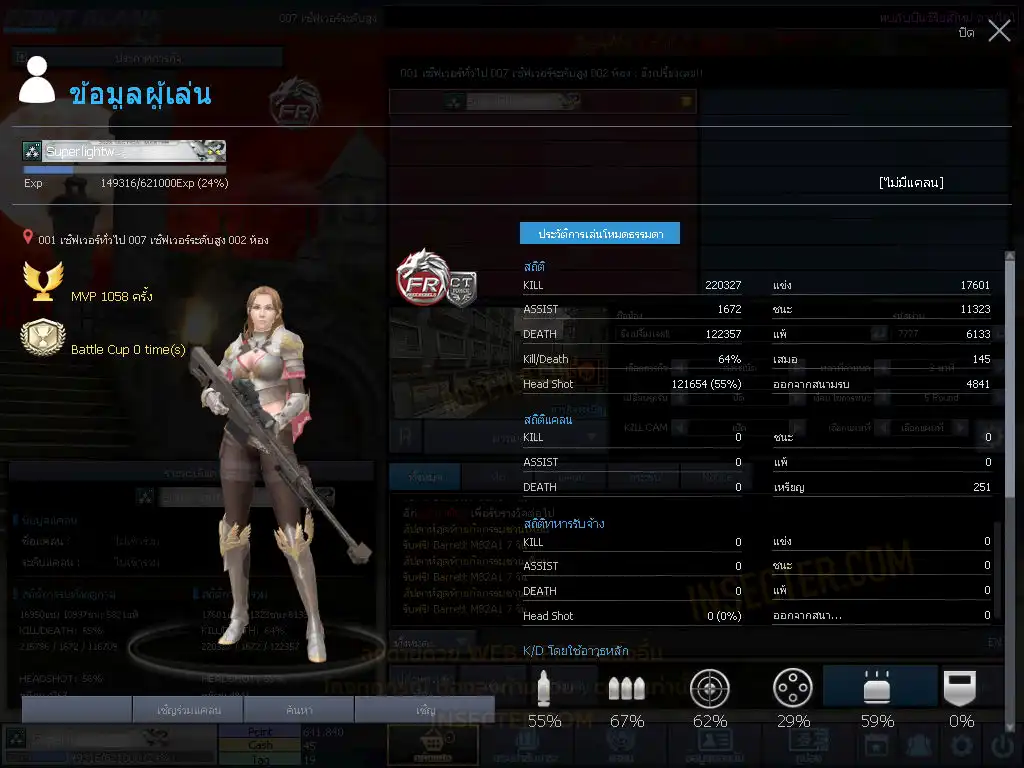This screenshot has width=1024, height=768.
Task: Click the เชิญ invite button
Action: click(x=426, y=710)
